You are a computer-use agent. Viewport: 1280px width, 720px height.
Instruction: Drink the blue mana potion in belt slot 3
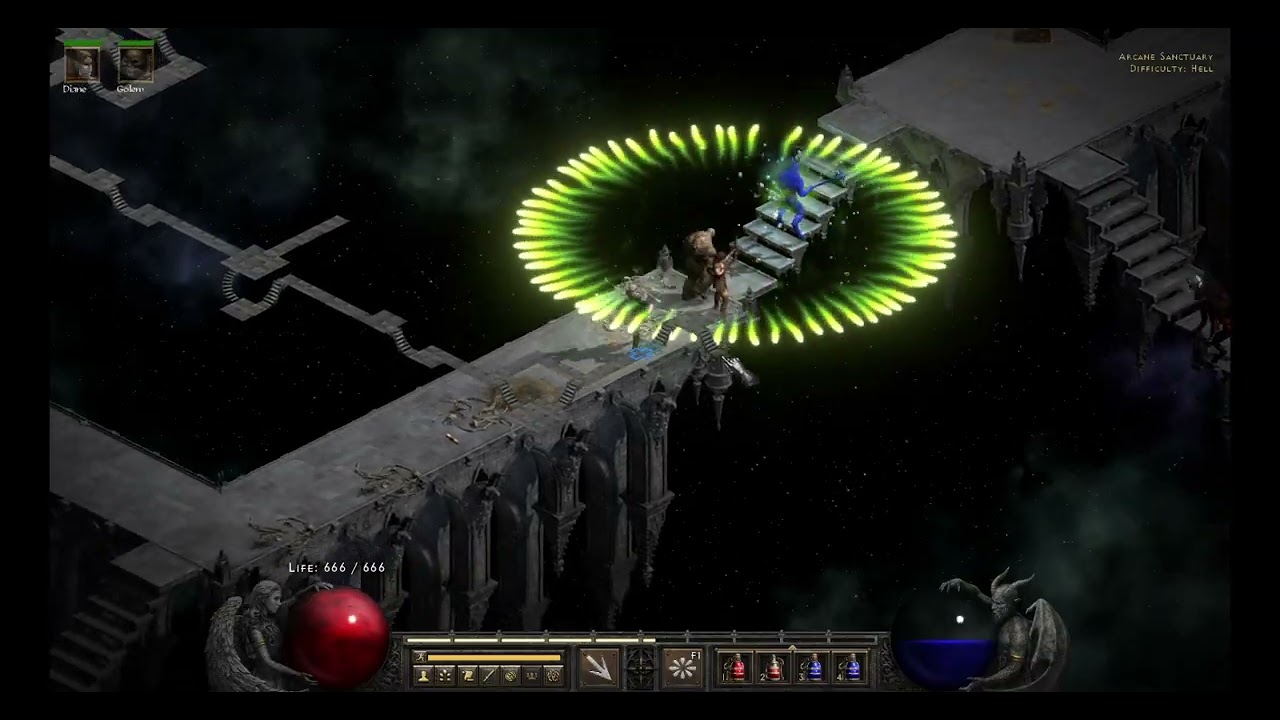pyautogui.click(x=812, y=667)
